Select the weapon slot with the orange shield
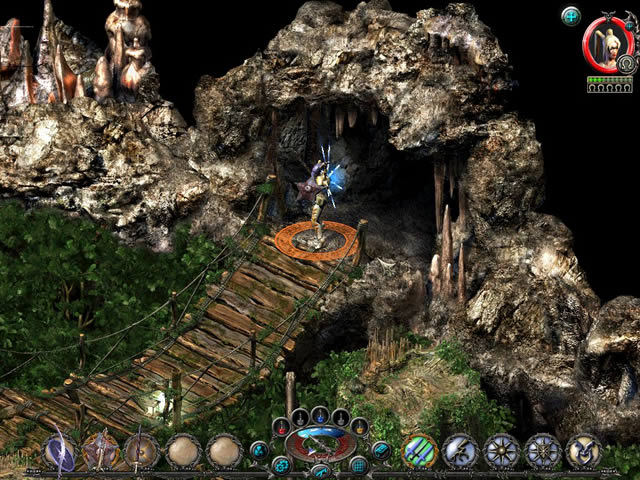The width and height of the screenshot is (640, 480). point(100,450)
